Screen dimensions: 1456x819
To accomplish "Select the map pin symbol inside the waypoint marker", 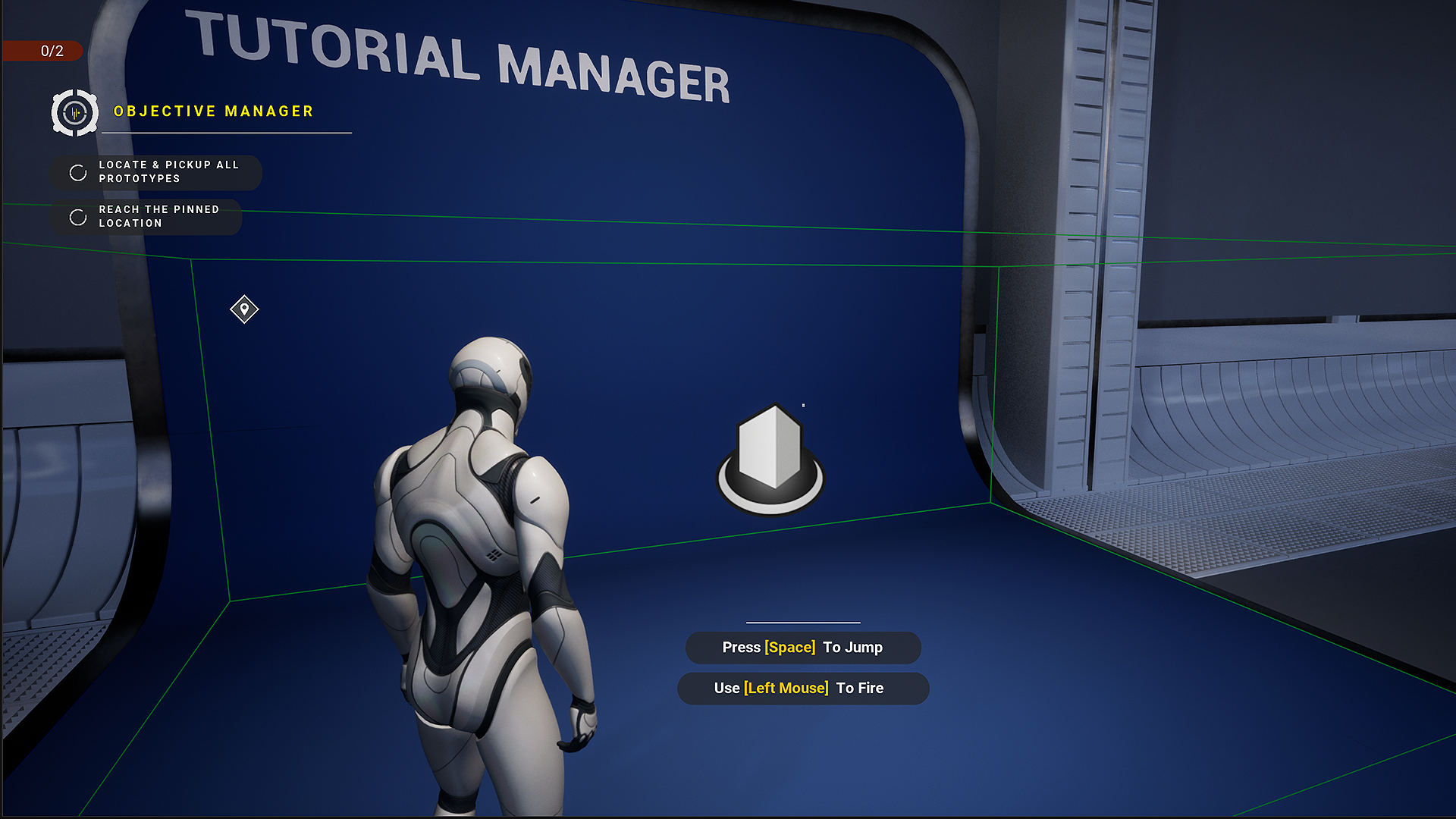I will [x=243, y=309].
